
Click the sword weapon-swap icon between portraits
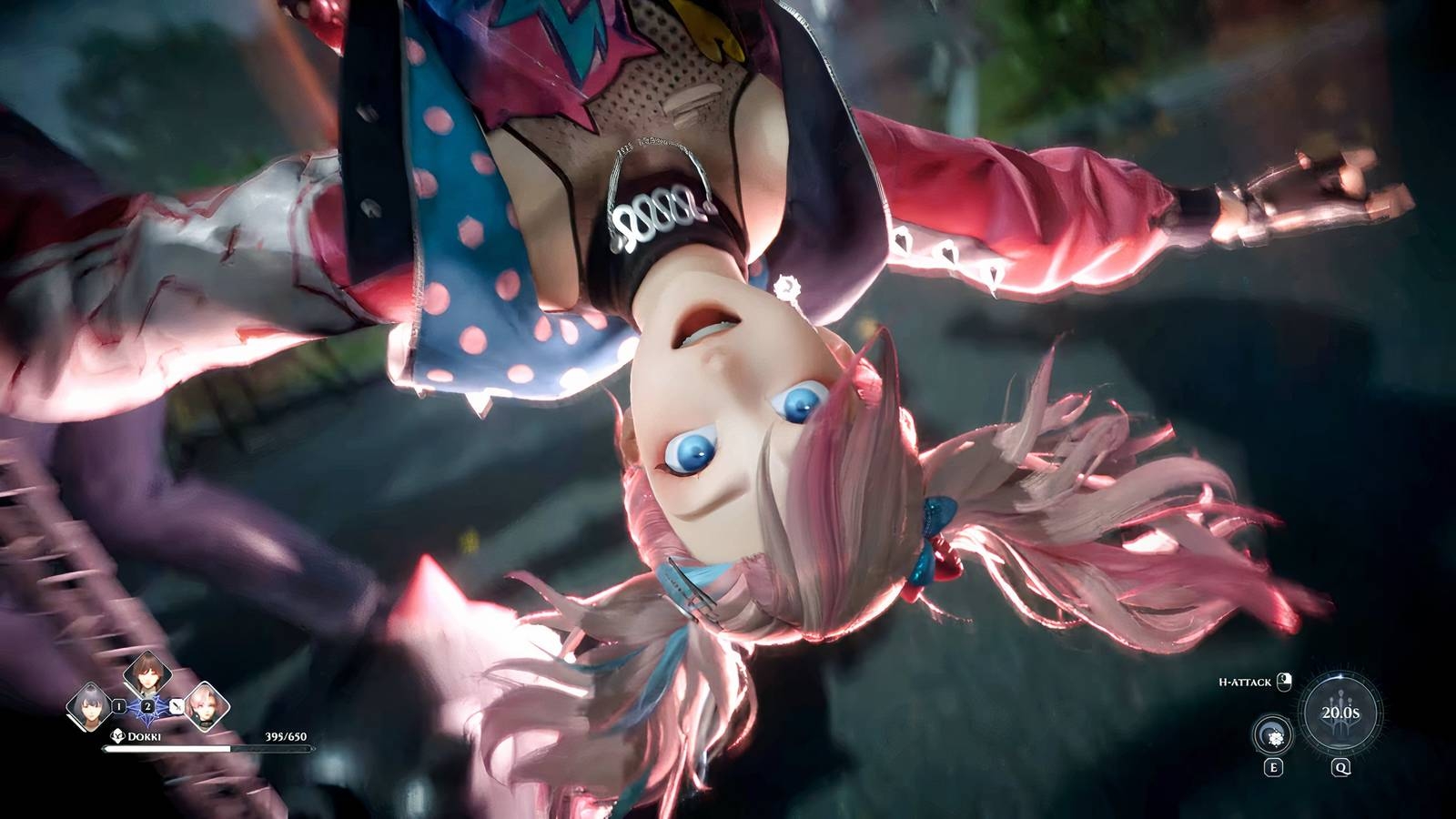(176, 707)
